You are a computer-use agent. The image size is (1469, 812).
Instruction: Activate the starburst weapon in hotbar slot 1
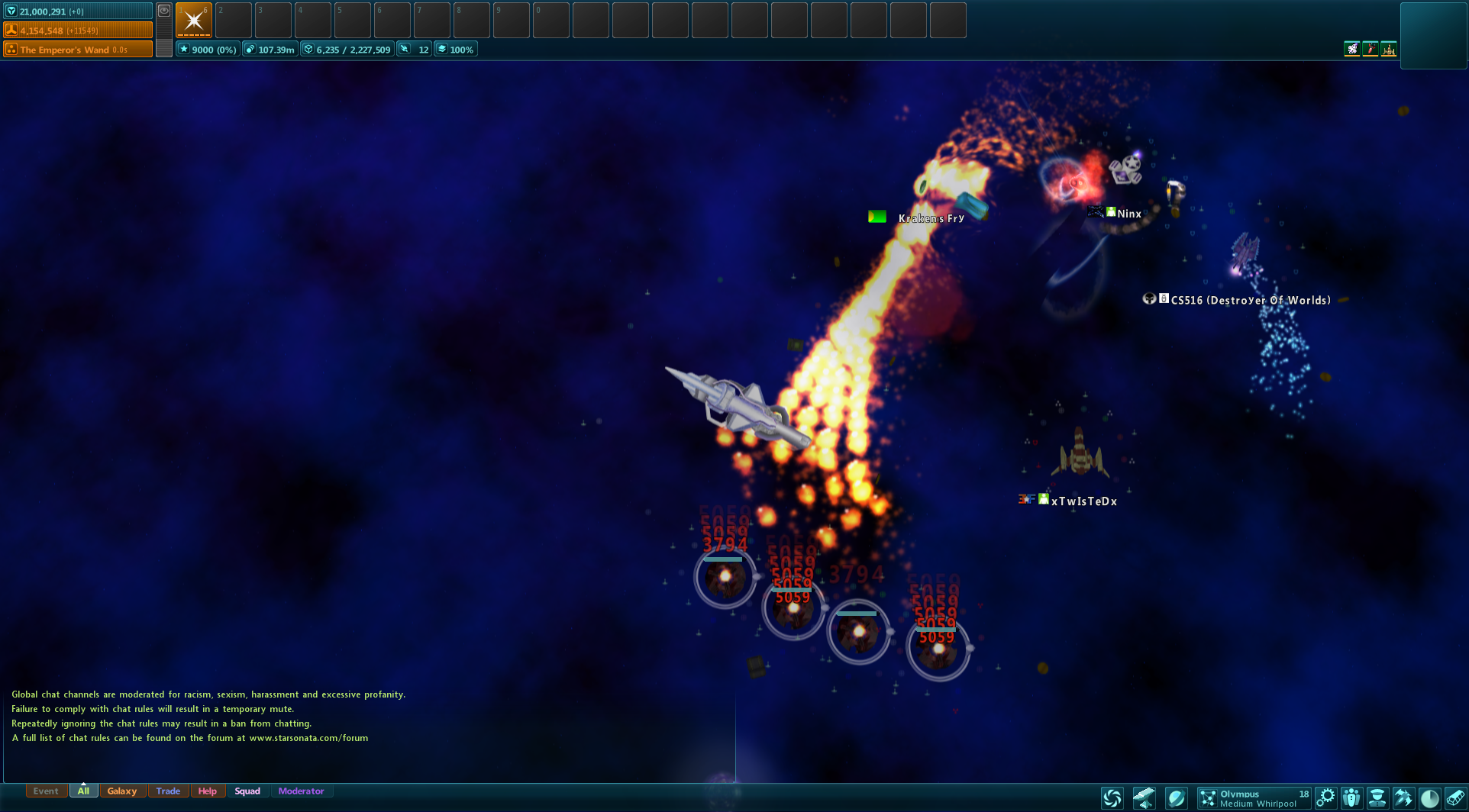pyautogui.click(x=194, y=20)
